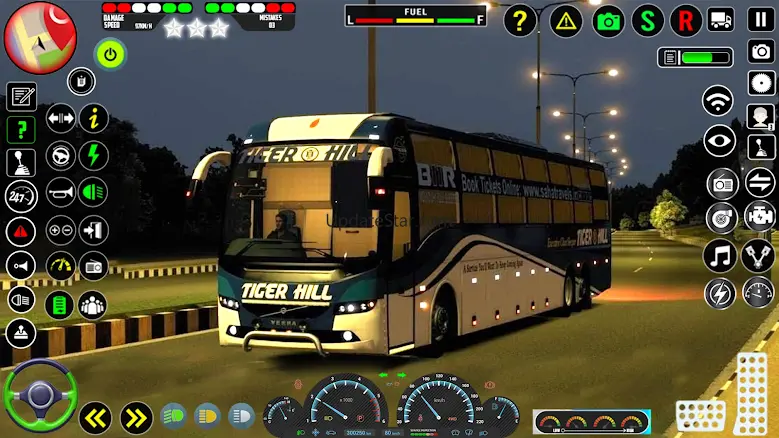This screenshot has width=779, height=438.
Task: Toggle the eye view button
Action: [x=719, y=141]
